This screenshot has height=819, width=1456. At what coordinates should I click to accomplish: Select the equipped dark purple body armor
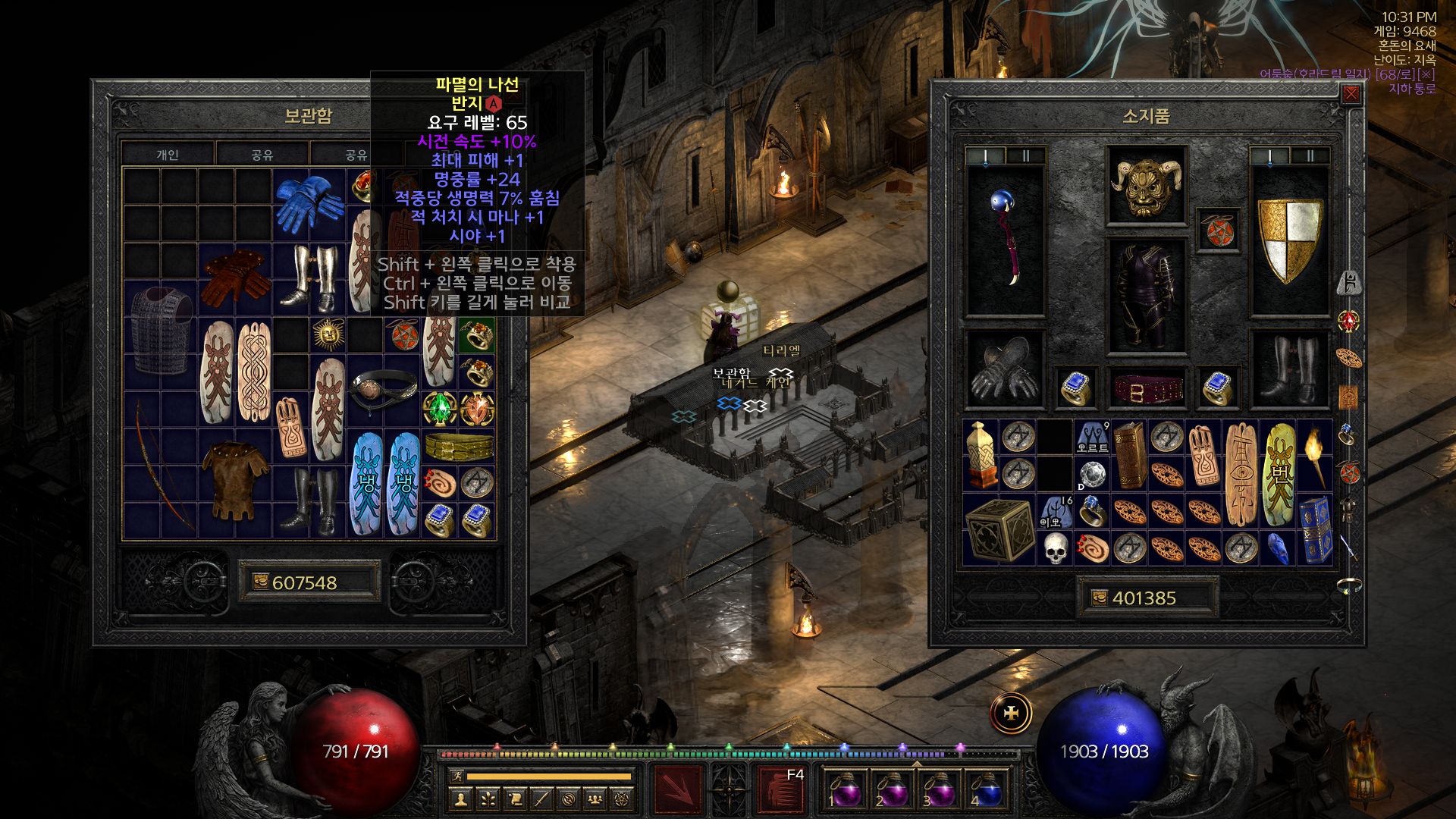(x=1146, y=296)
